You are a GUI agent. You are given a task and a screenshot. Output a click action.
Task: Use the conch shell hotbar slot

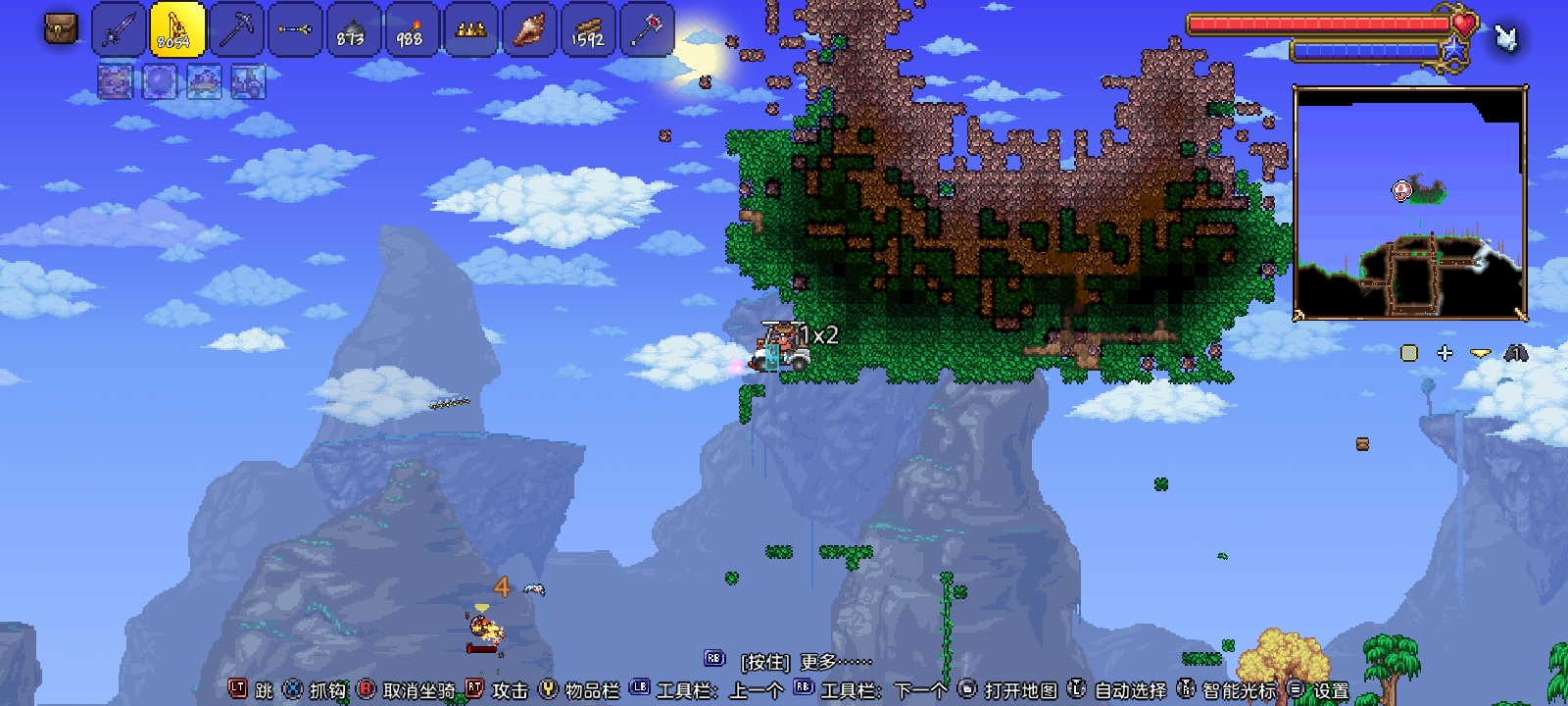529,29
